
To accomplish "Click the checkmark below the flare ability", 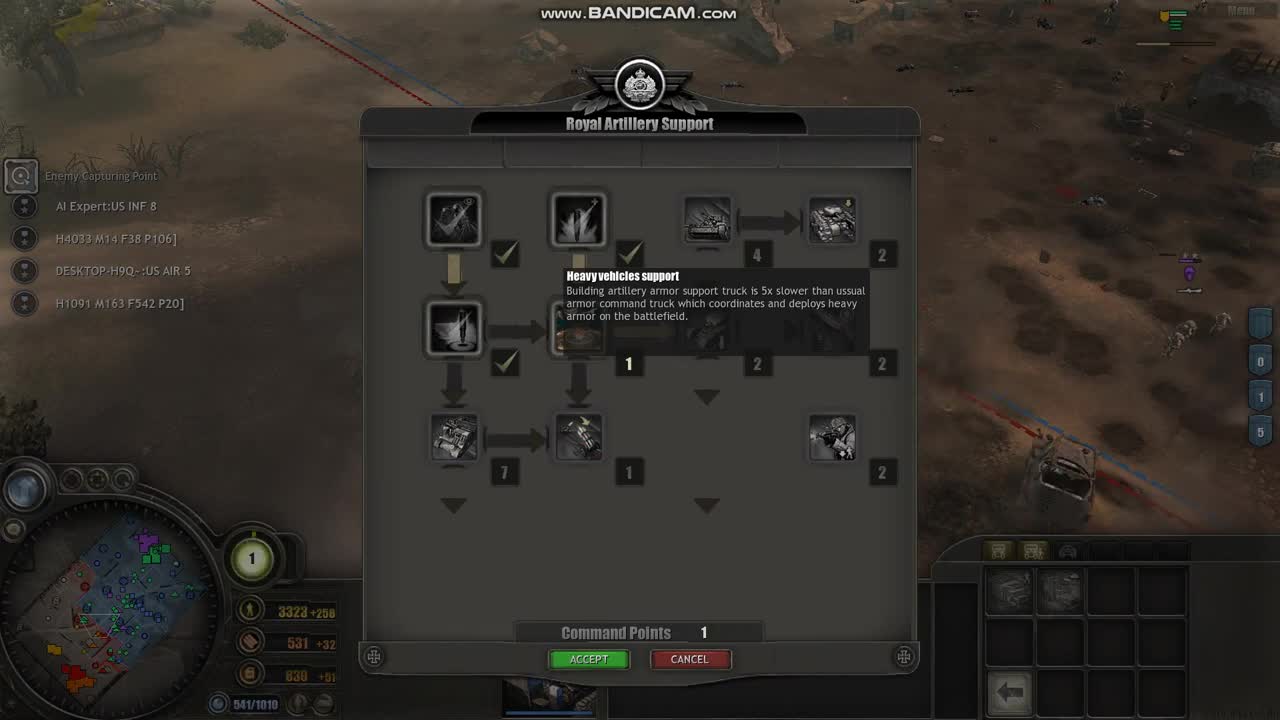I will click(x=505, y=364).
